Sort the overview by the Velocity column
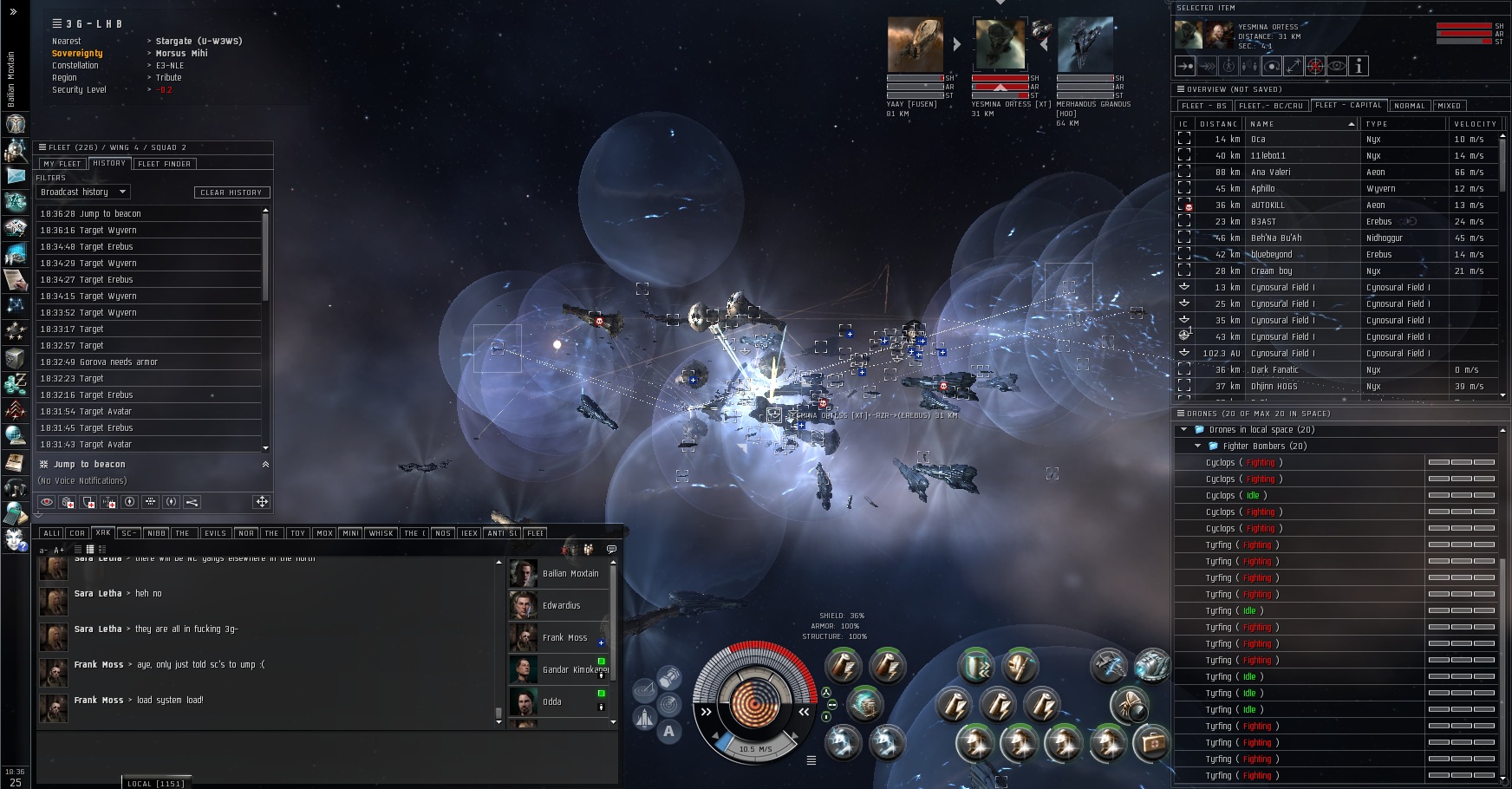 pyautogui.click(x=1474, y=124)
